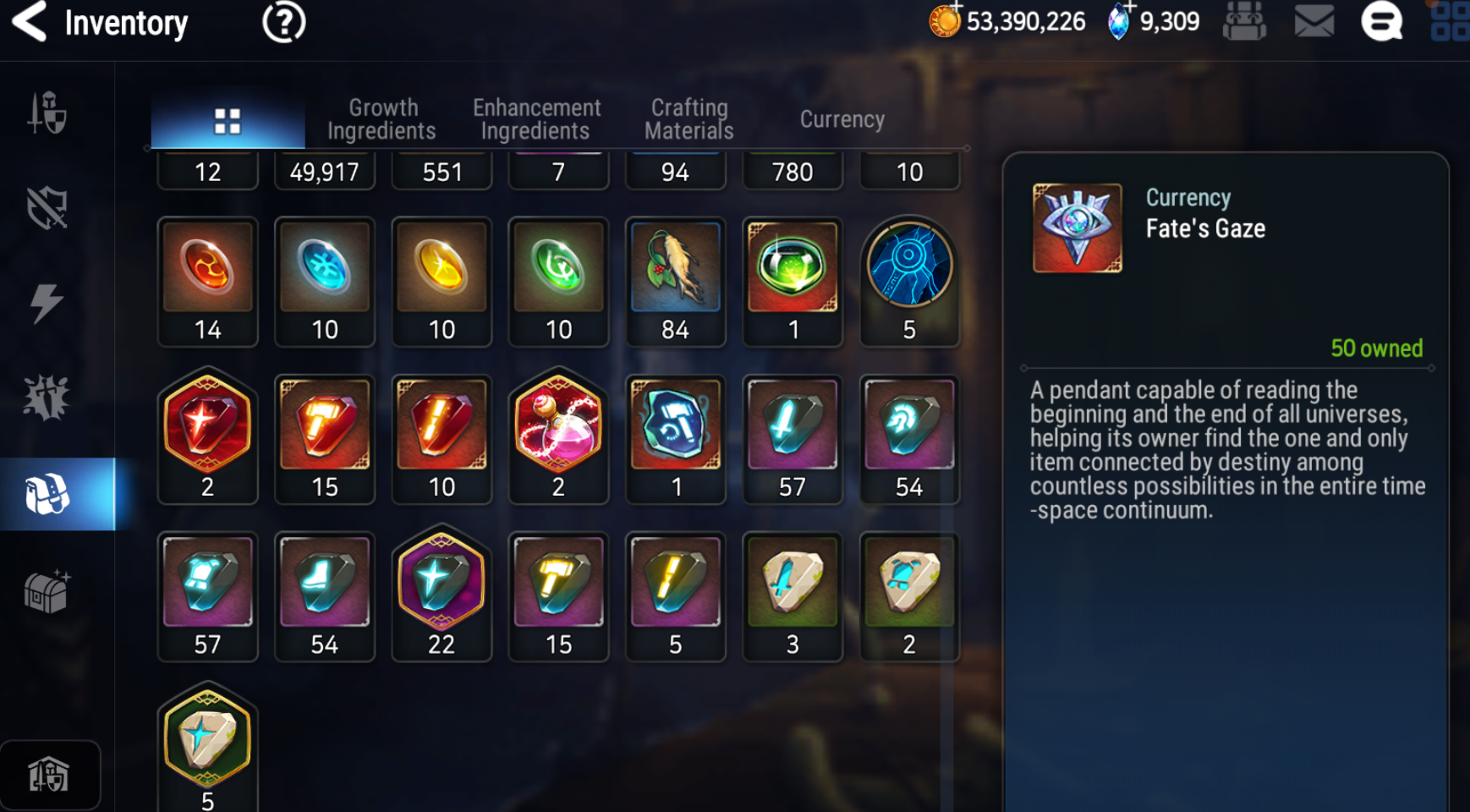Open the mailbox envelope icon
The image size is (1470, 812).
pyautogui.click(x=1314, y=22)
